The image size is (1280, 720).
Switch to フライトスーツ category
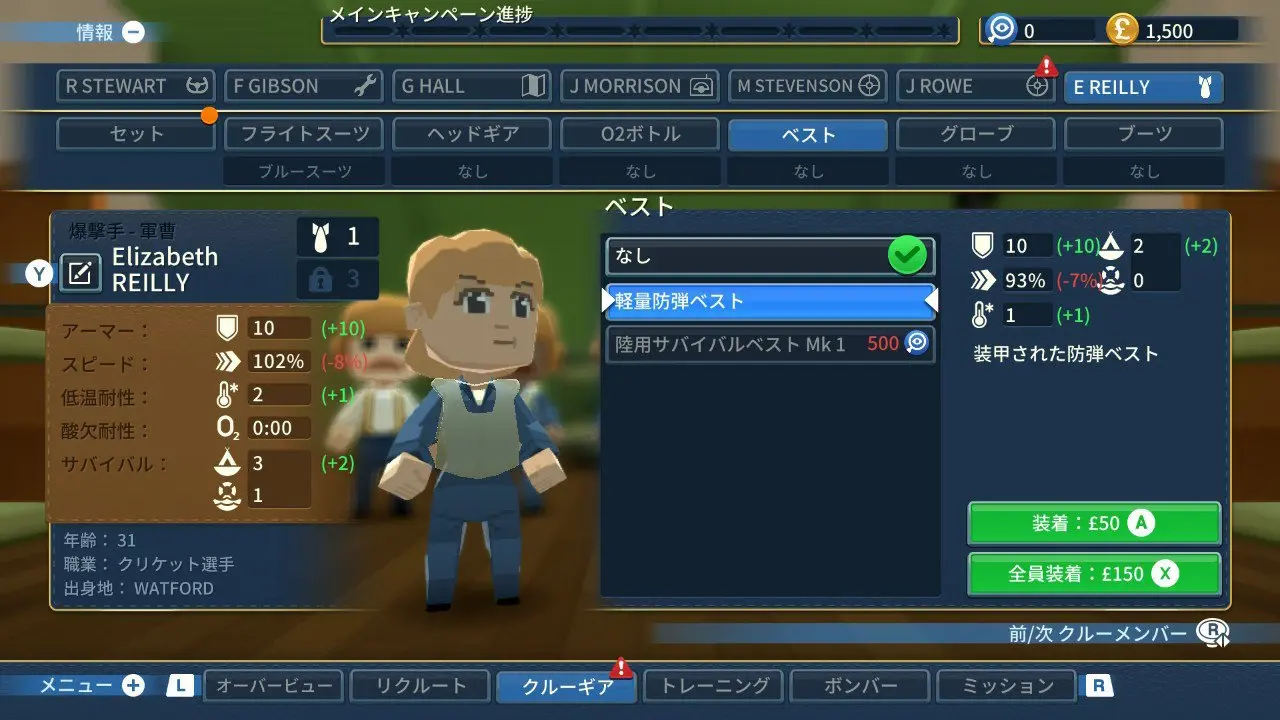(304, 134)
